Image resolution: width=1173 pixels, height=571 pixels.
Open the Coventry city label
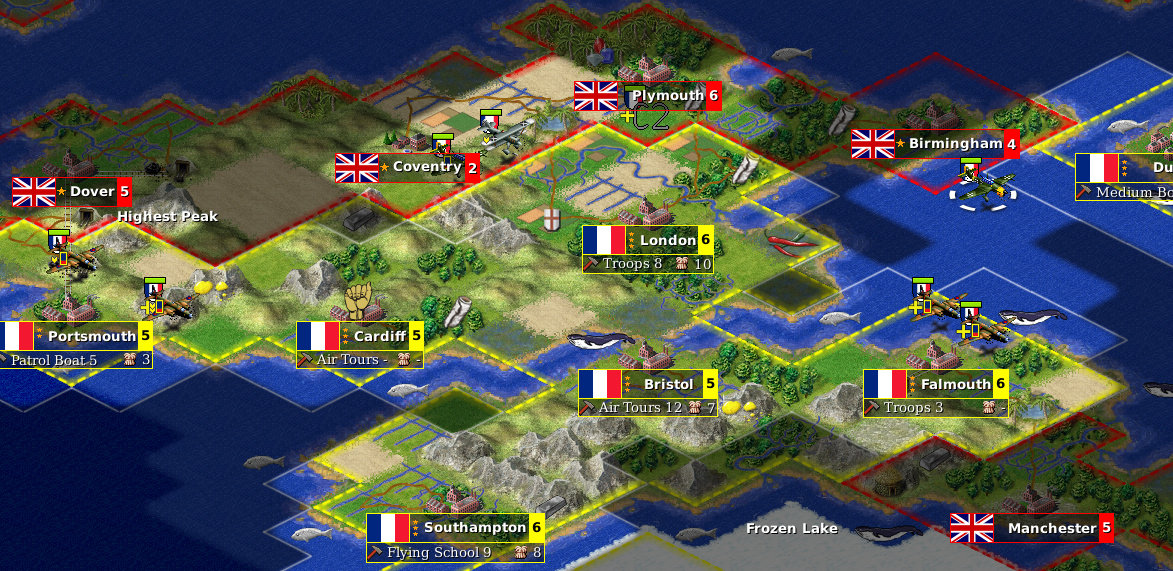(x=426, y=167)
